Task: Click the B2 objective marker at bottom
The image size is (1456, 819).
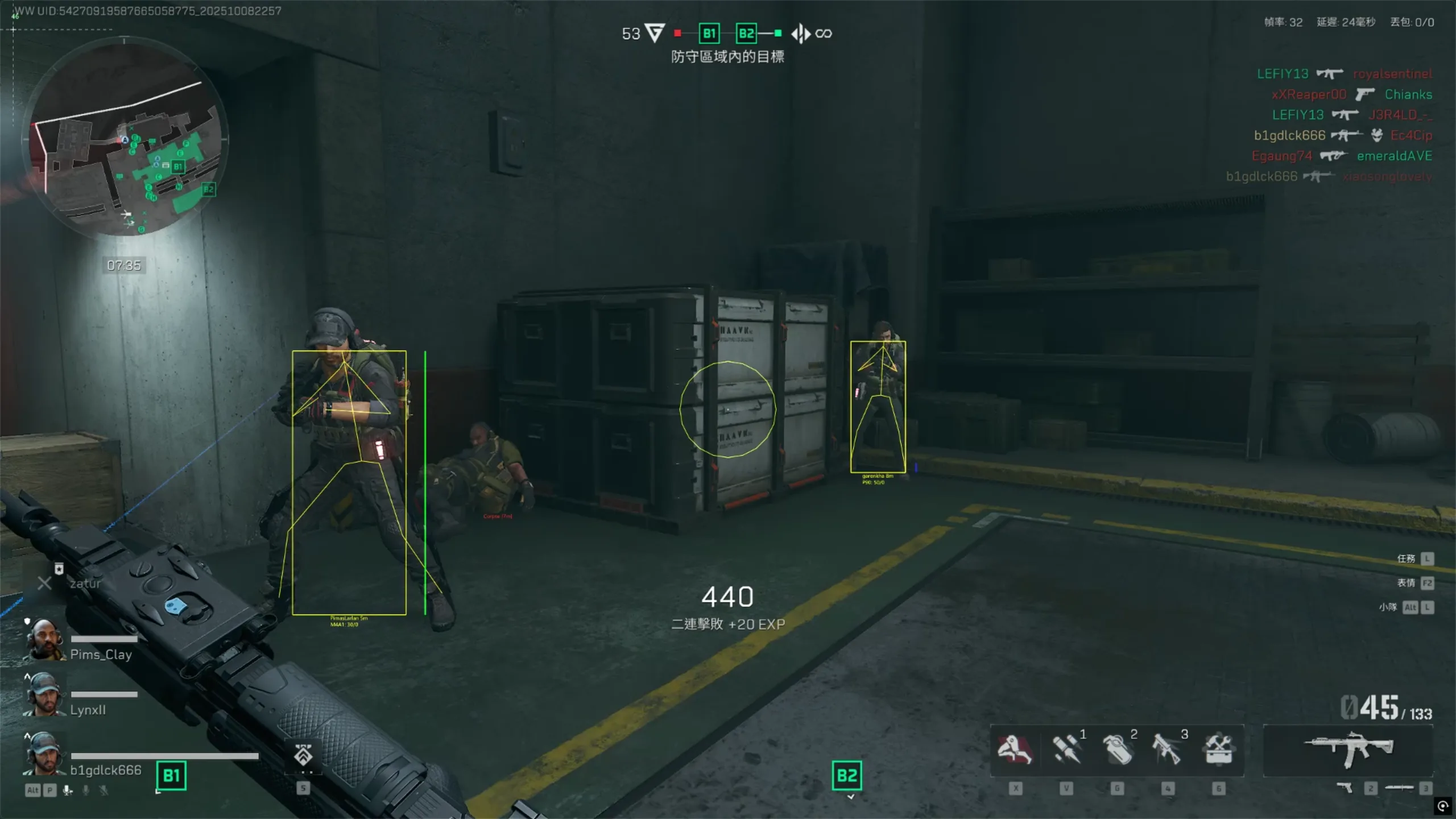Action: click(x=847, y=776)
